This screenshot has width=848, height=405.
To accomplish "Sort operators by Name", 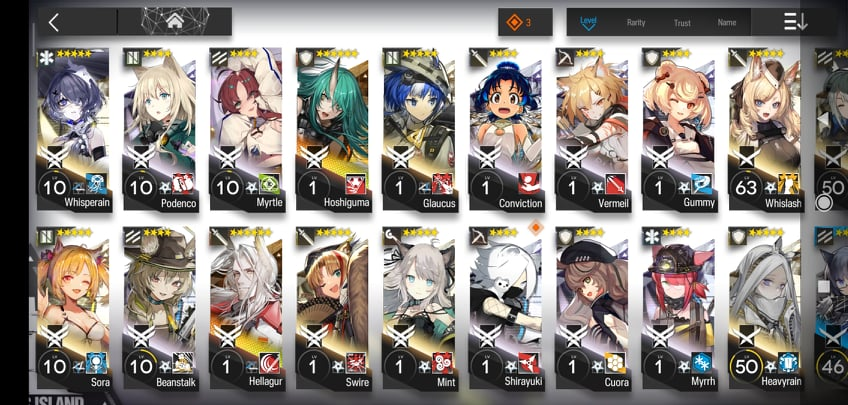I will click(x=727, y=22).
